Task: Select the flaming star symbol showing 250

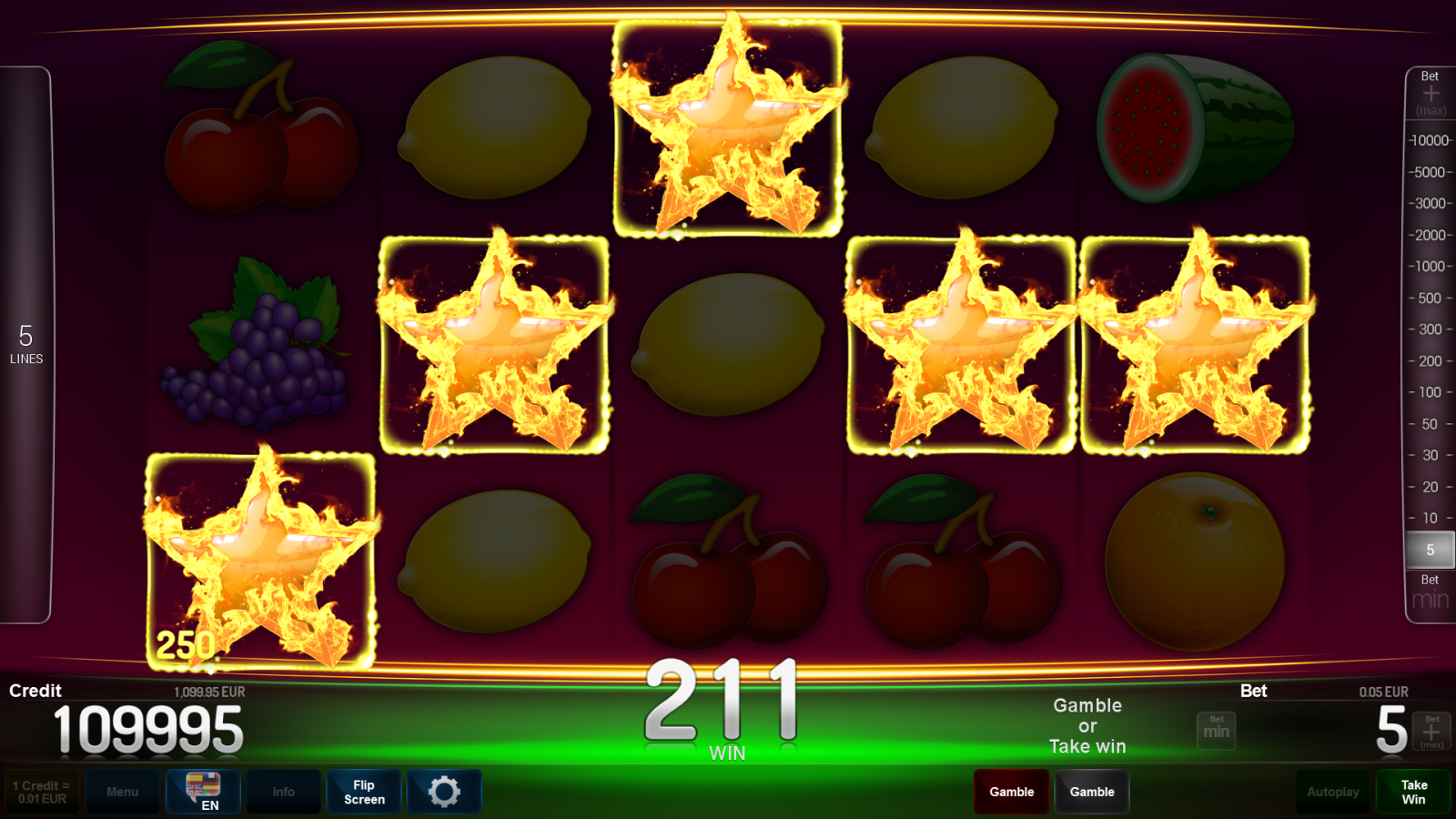Action: point(261,555)
